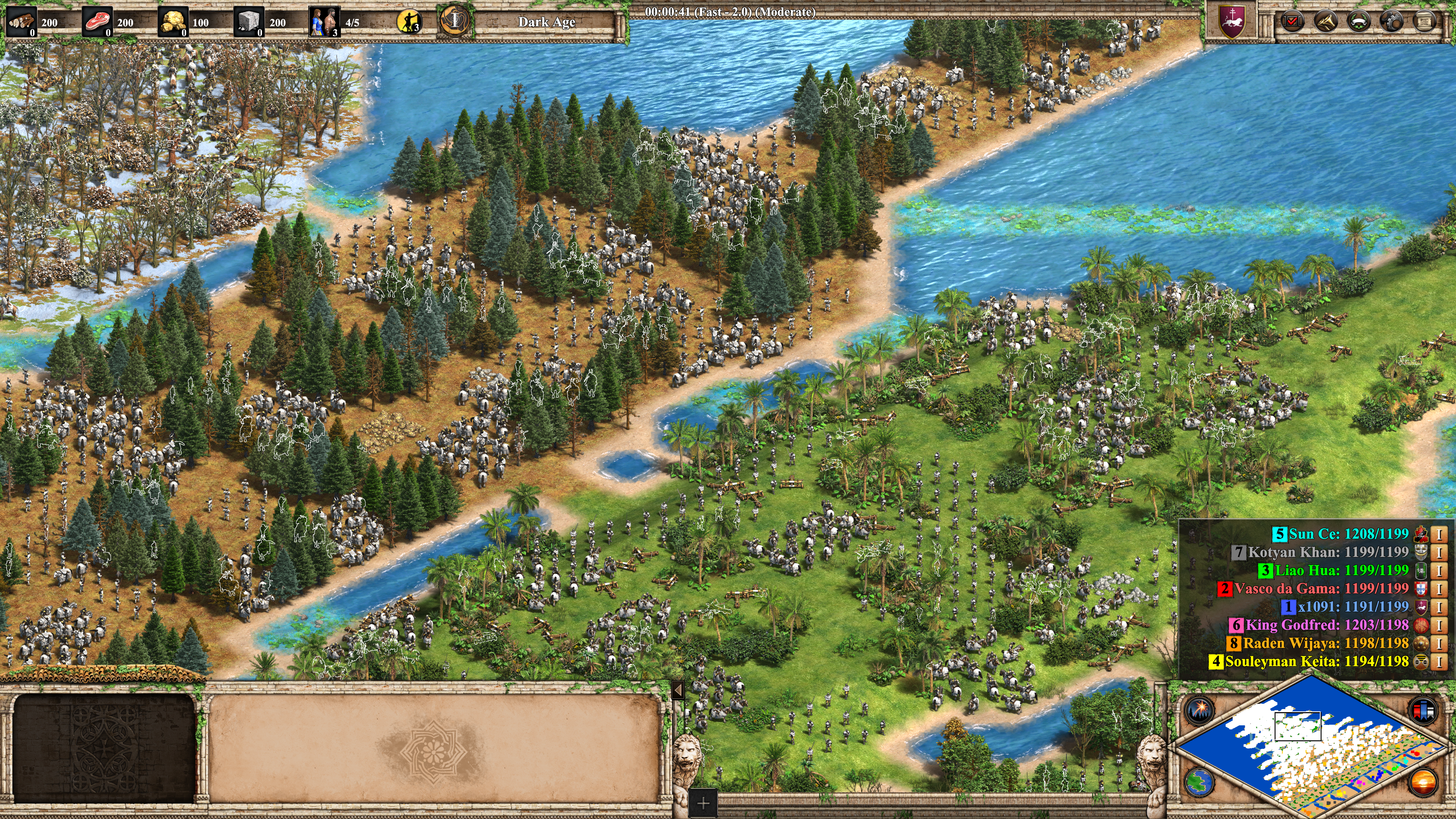1456x819 pixels.
Task: Click the villager population icon
Action: click(x=325, y=23)
